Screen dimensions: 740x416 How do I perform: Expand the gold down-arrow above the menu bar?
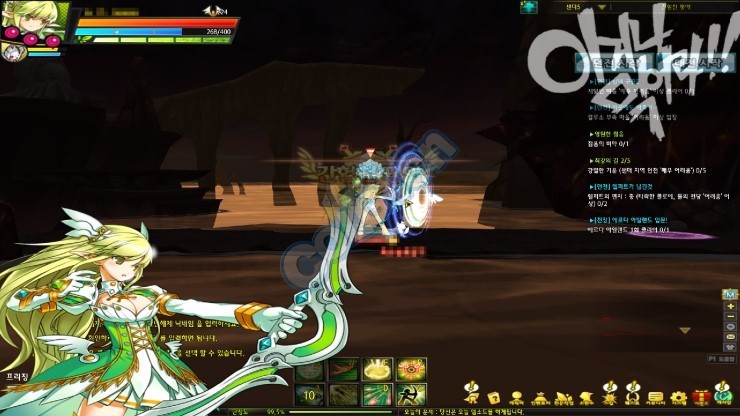[x=684, y=330]
